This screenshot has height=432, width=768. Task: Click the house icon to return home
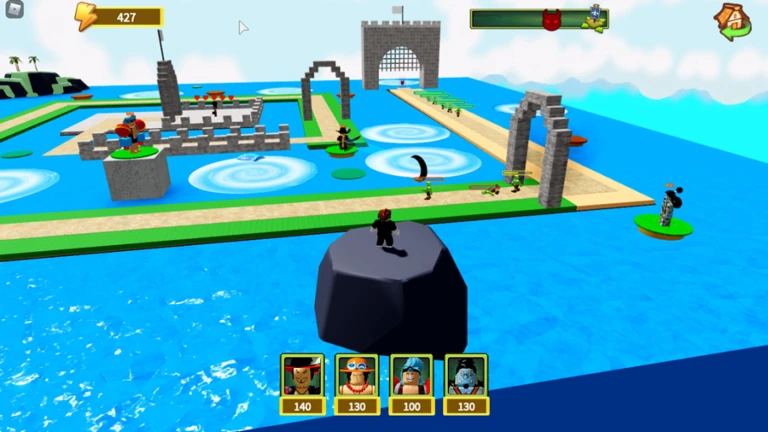(x=733, y=20)
